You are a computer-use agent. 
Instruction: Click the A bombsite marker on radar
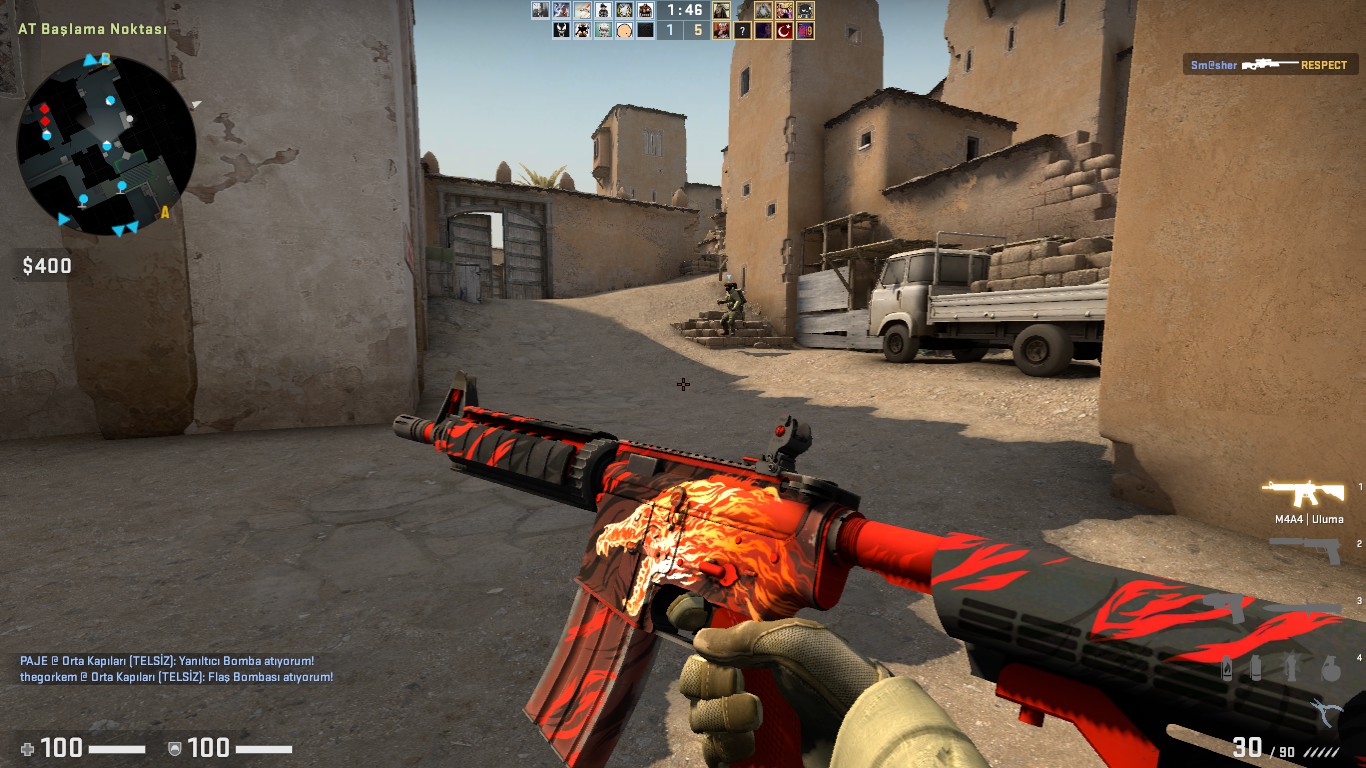click(x=165, y=212)
